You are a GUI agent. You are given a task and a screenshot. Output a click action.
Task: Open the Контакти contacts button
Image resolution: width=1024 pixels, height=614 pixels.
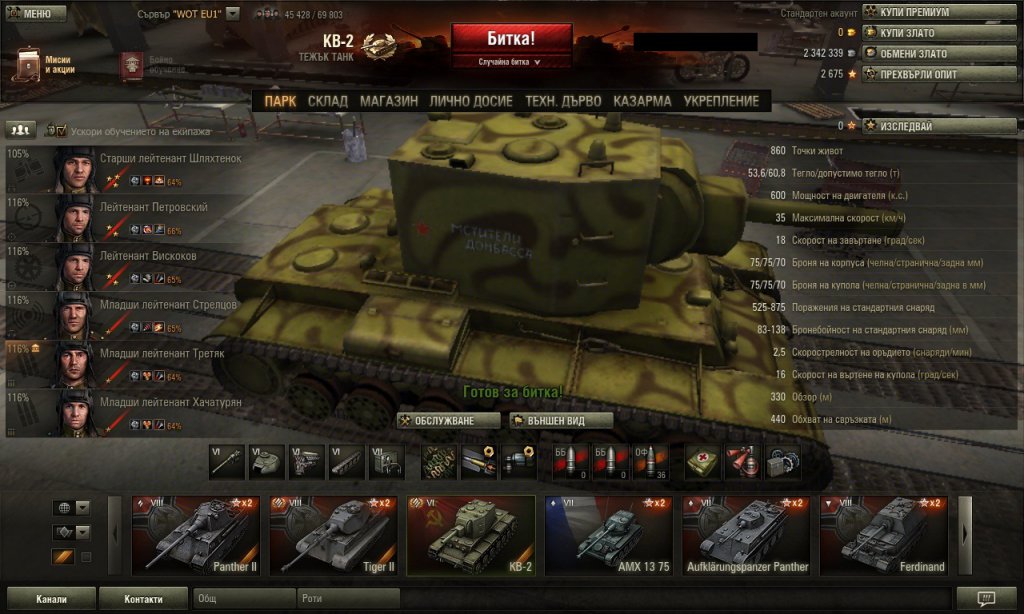coord(143,599)
